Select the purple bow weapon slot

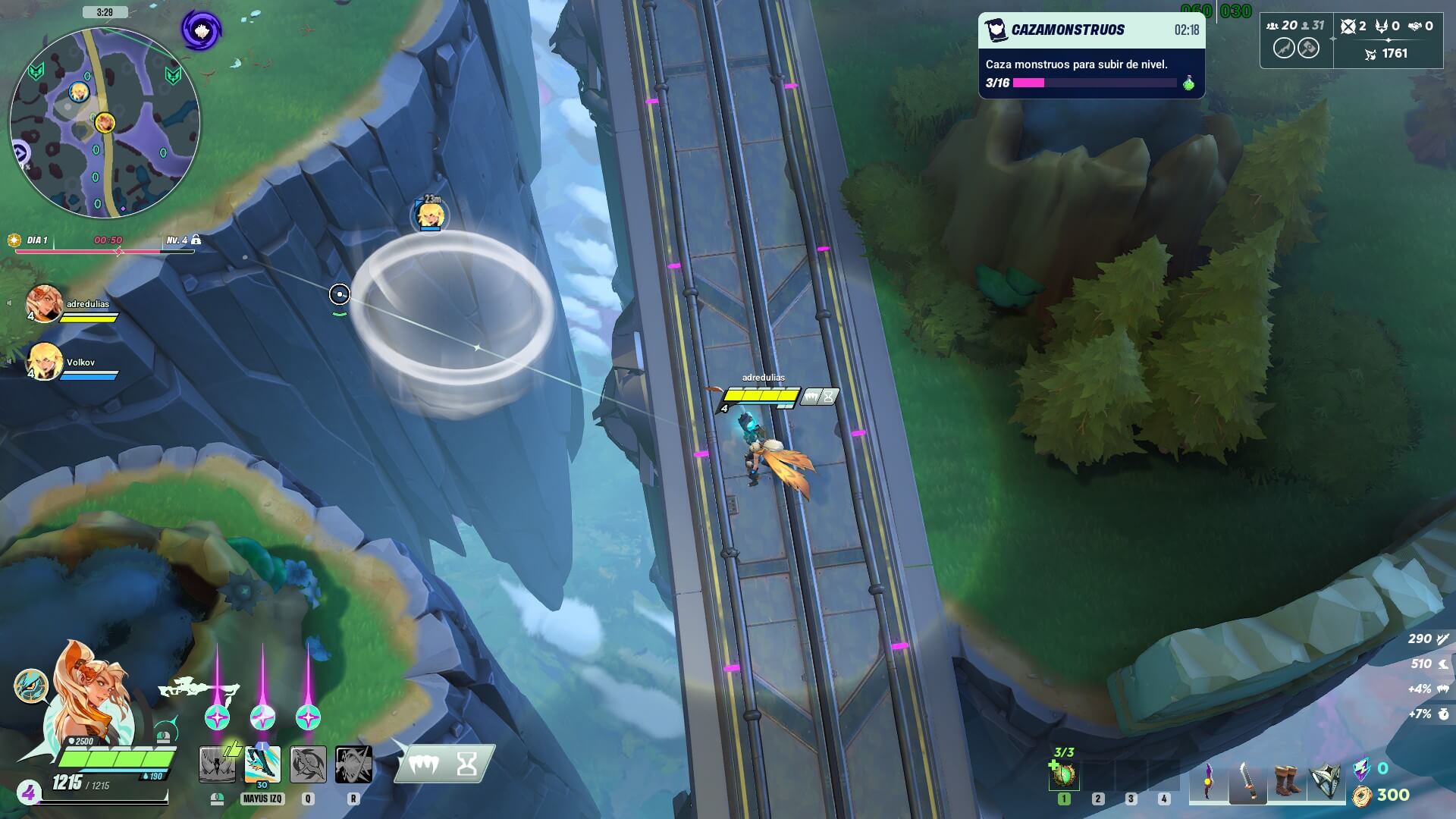pos(1208,780)
